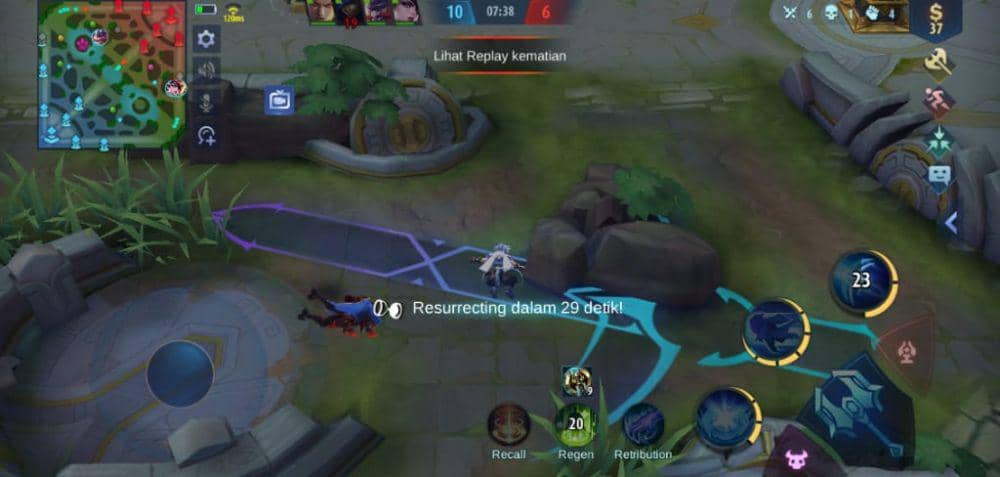Activate the skill on 23-second cooldown
This screenshot has height=477, width=1000.
(x=860, y=281)
